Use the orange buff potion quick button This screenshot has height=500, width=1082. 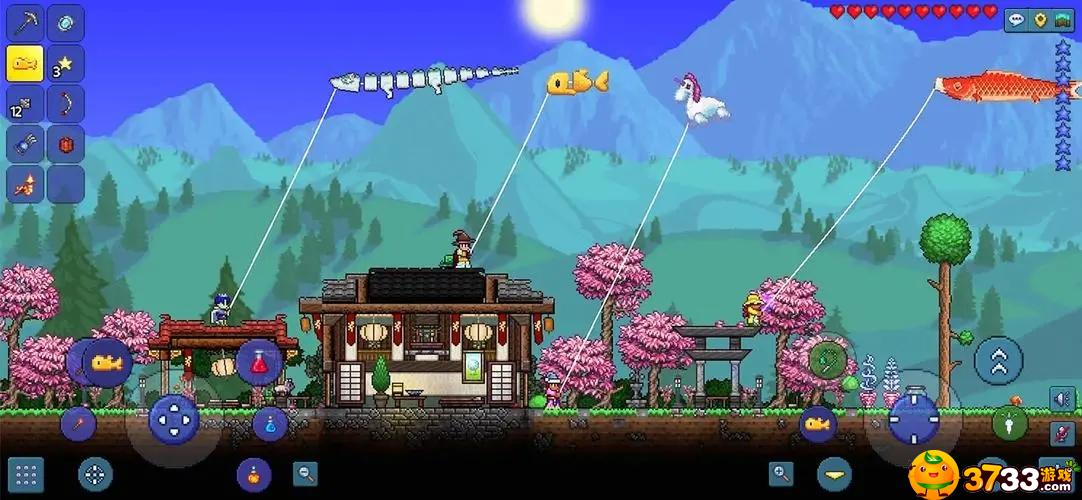[x=254, y=474]
